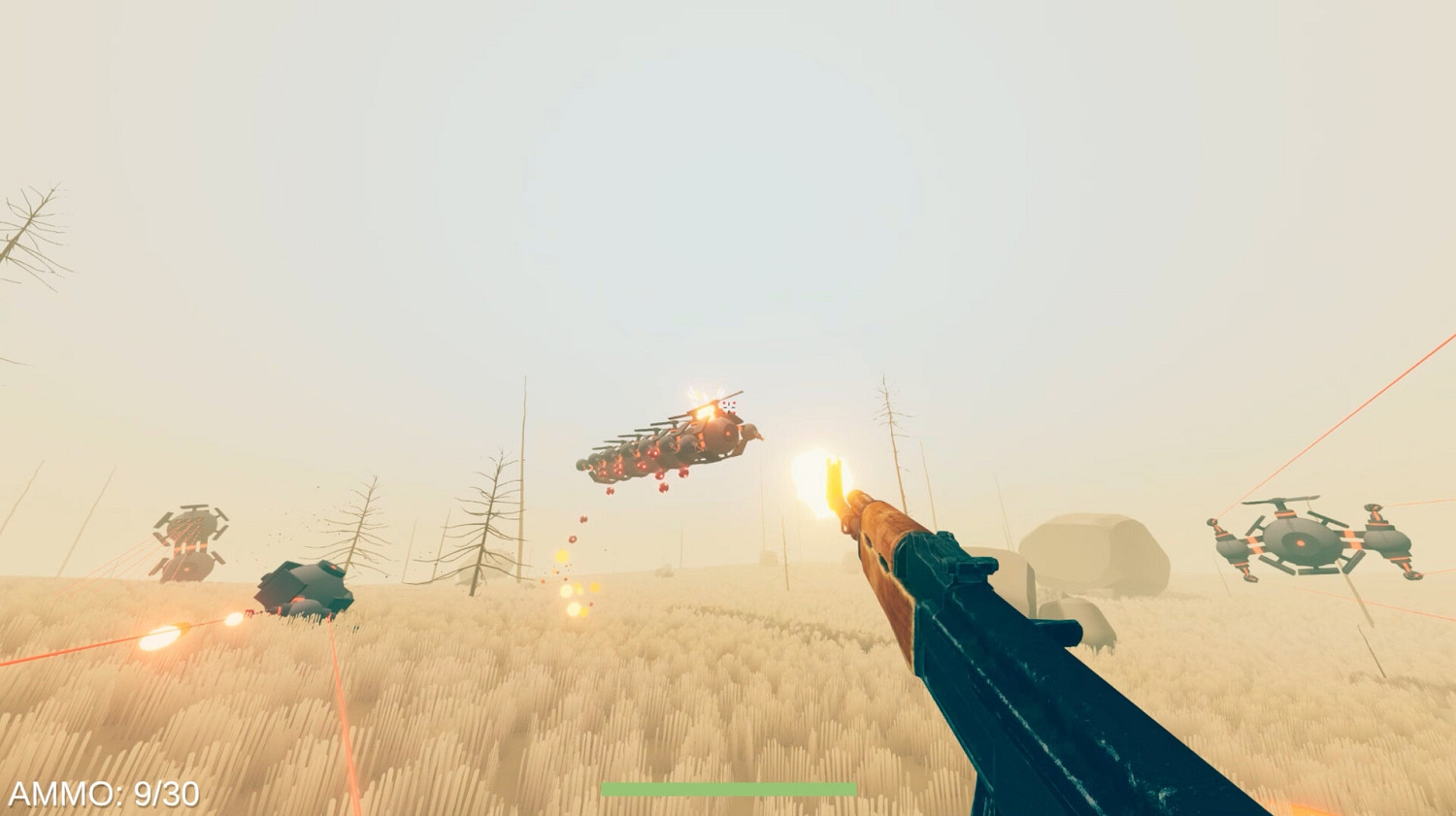Image resolution: width=1456 pixels, height=816 pixels.
Task: Click the turret robot on the far left
Action: [189, 539]
